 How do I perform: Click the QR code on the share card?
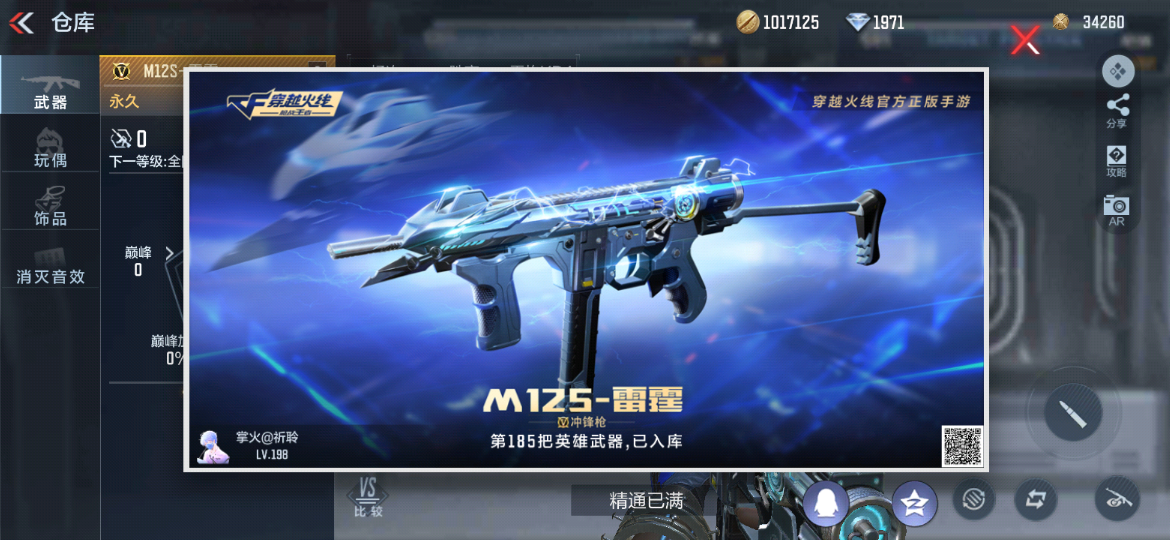961,445
